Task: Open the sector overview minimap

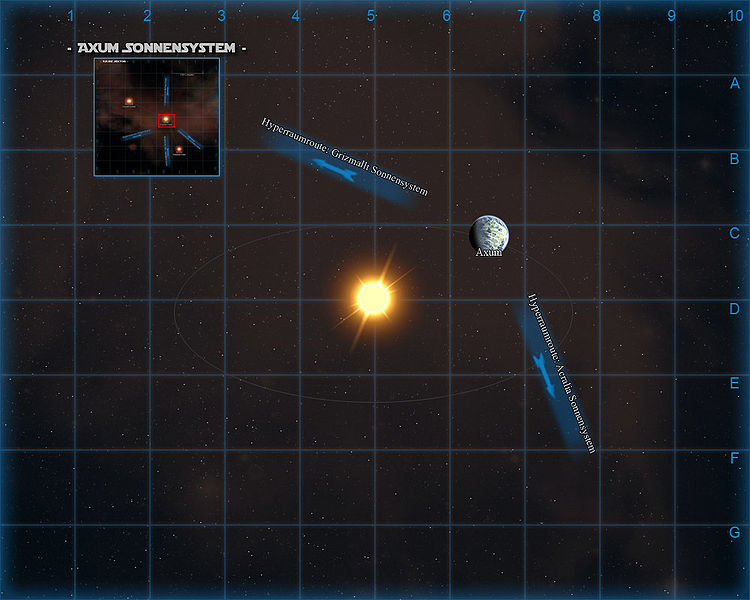Action: coord(157,117)
